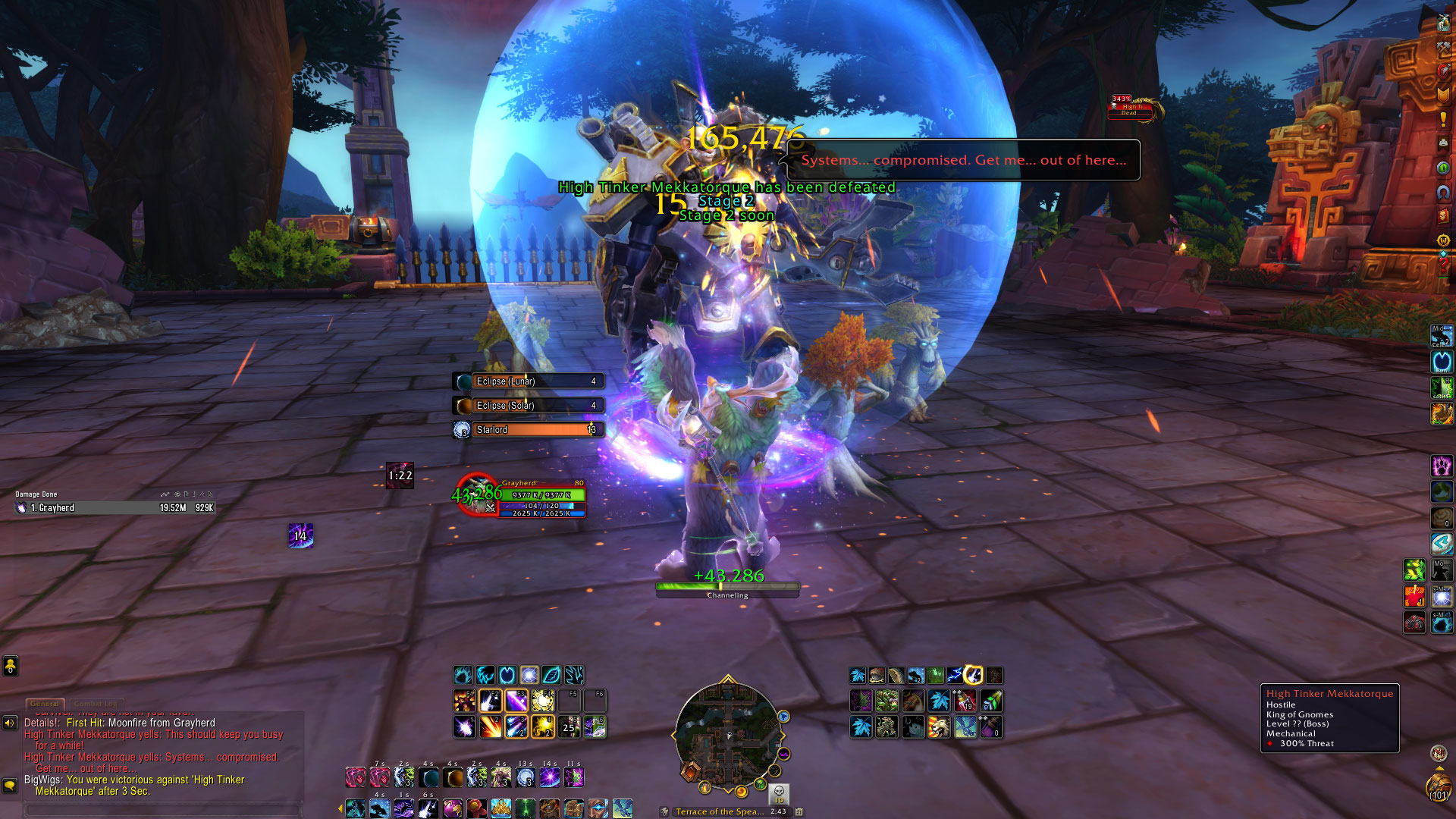Open the chat speech bubble menu

pyautogui.click(x=10, y=785)
